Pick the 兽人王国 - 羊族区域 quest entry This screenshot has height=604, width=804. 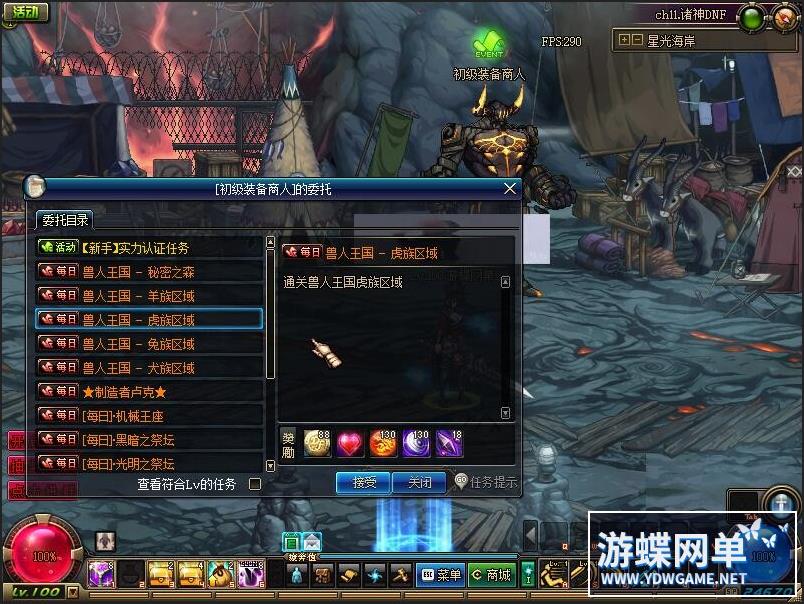(x=149, y=295)
